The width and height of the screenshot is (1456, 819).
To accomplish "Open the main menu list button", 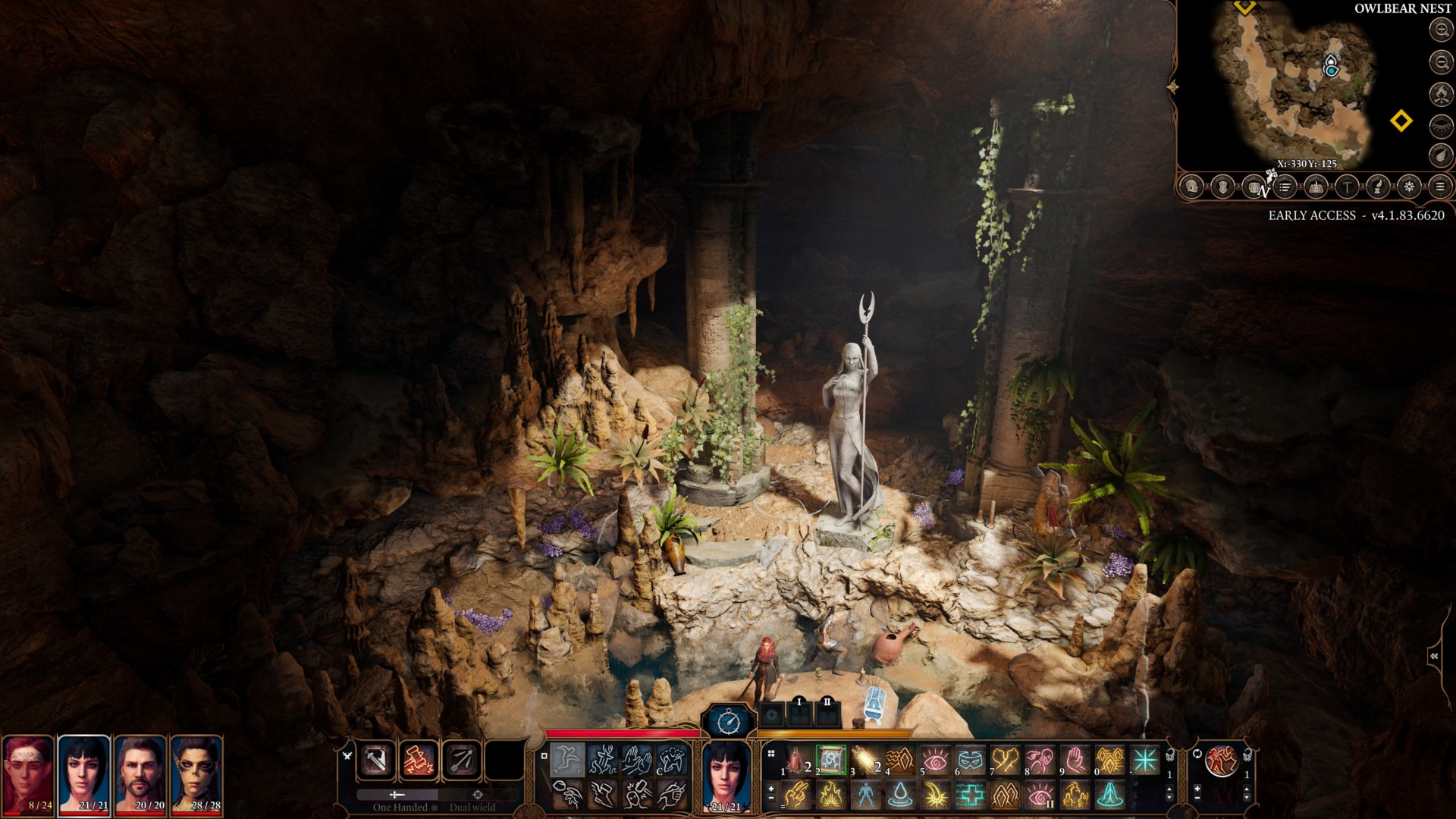I will [x=1440, y=187].
